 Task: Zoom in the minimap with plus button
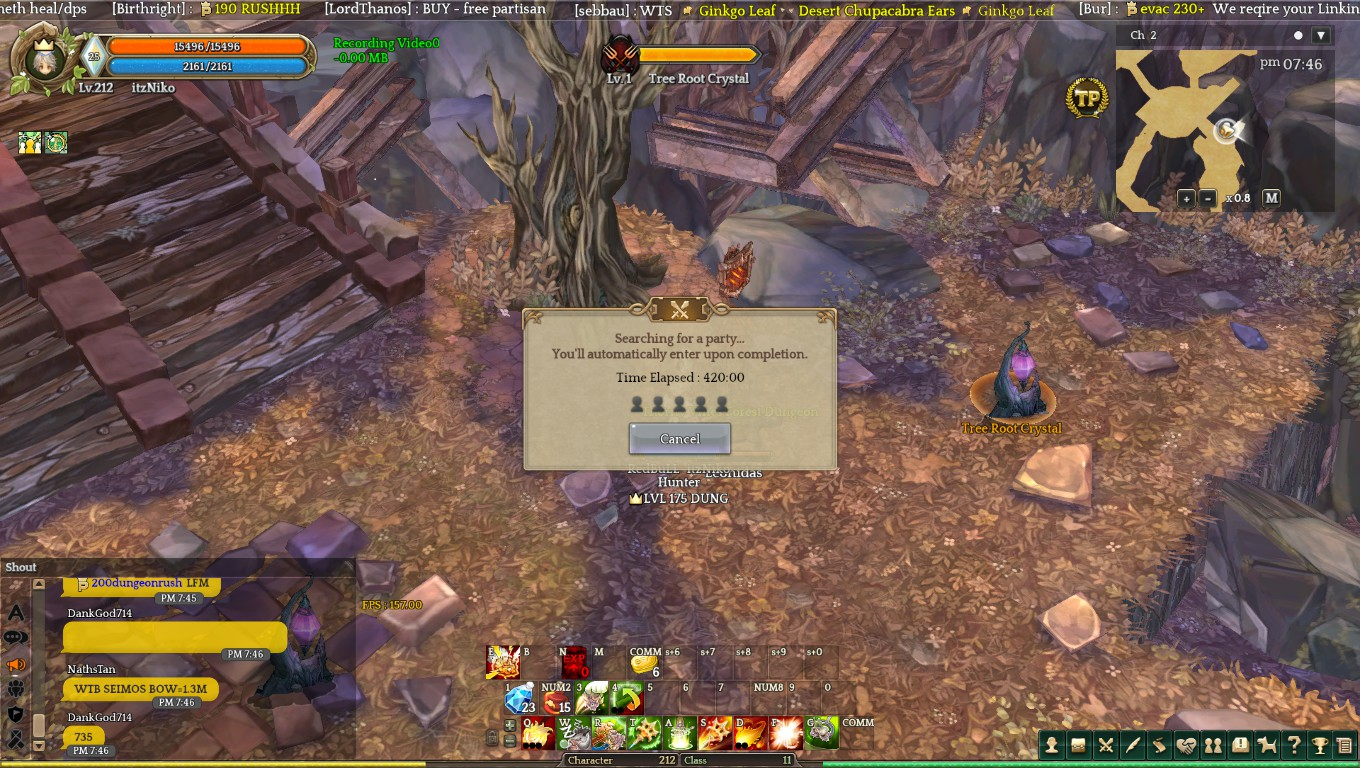pos(1186,198)
